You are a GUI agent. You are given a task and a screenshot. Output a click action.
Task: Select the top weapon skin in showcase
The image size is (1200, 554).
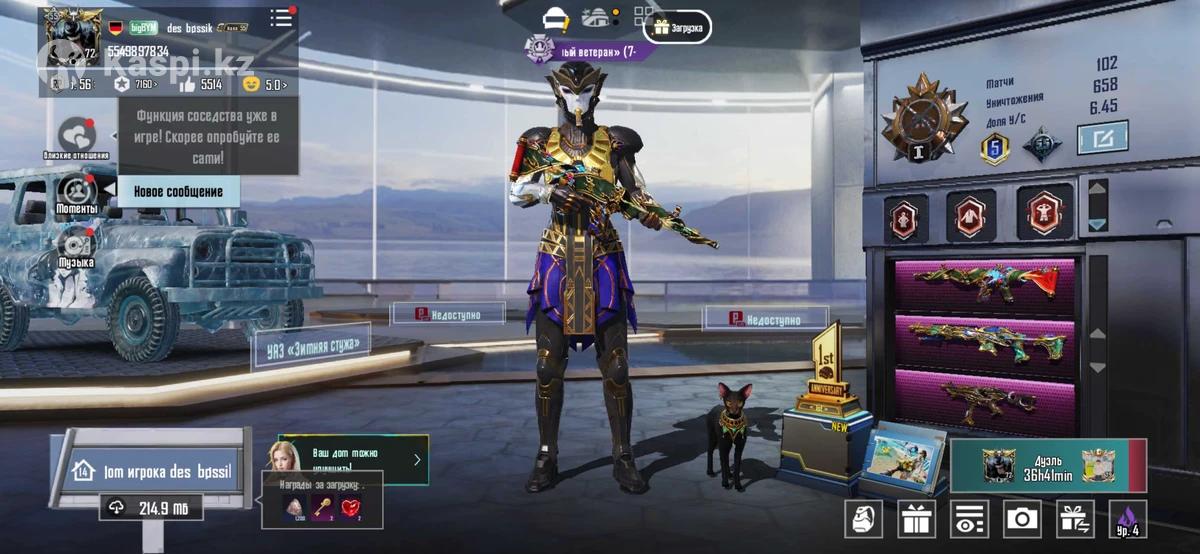click(984, 285)
